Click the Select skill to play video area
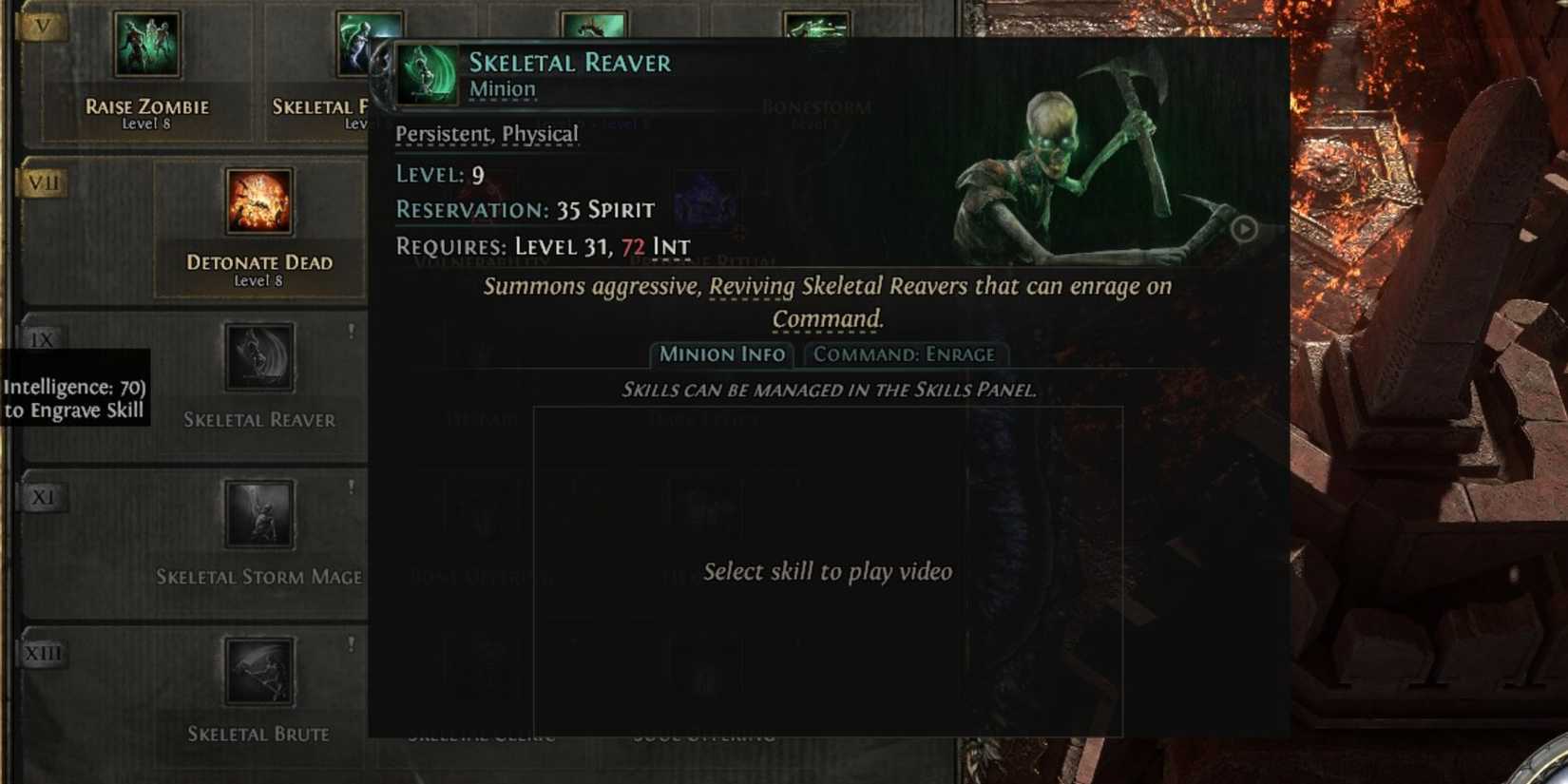1568x784 pixels. pos(827,571)
